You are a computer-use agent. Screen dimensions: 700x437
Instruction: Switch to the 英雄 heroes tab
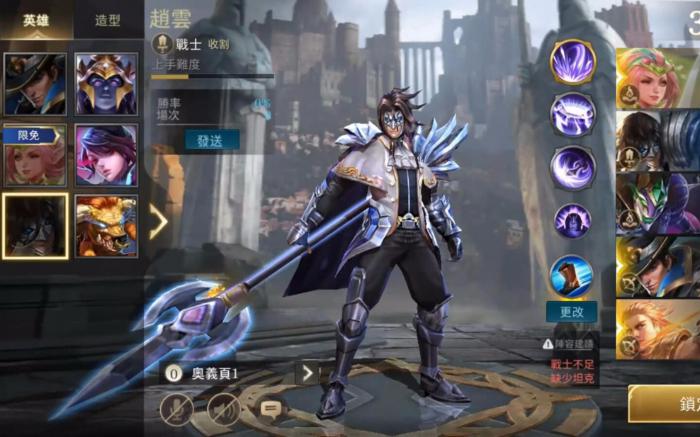point(35,19)
